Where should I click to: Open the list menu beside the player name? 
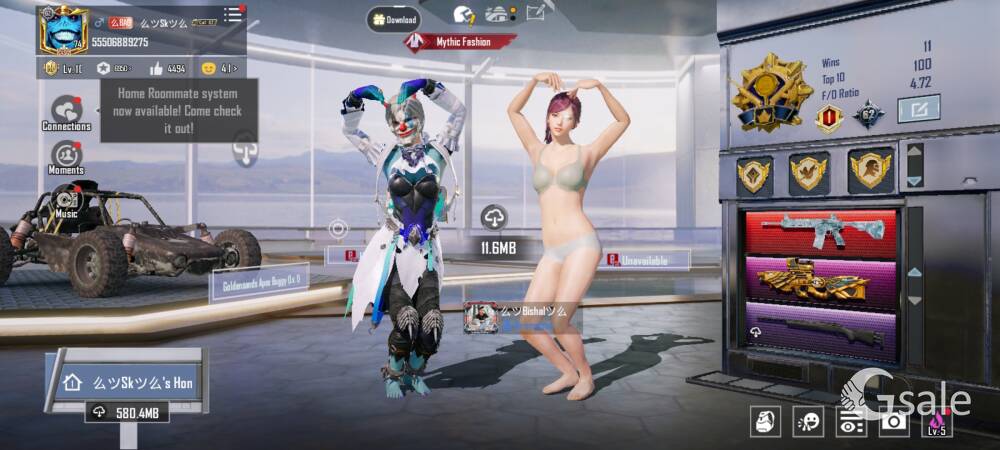point(233,14)
